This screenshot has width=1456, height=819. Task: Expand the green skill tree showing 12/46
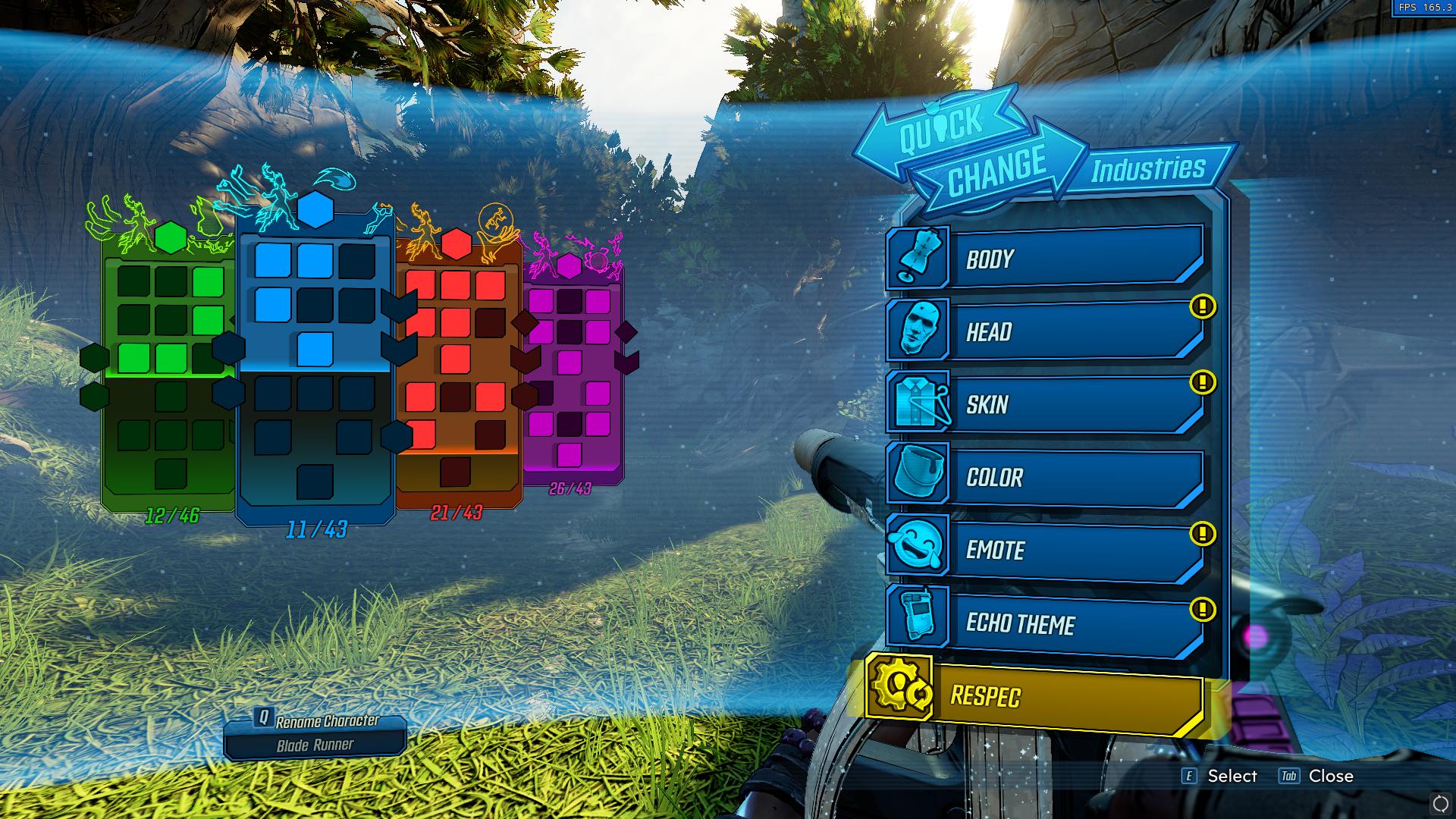coord(172,356)
